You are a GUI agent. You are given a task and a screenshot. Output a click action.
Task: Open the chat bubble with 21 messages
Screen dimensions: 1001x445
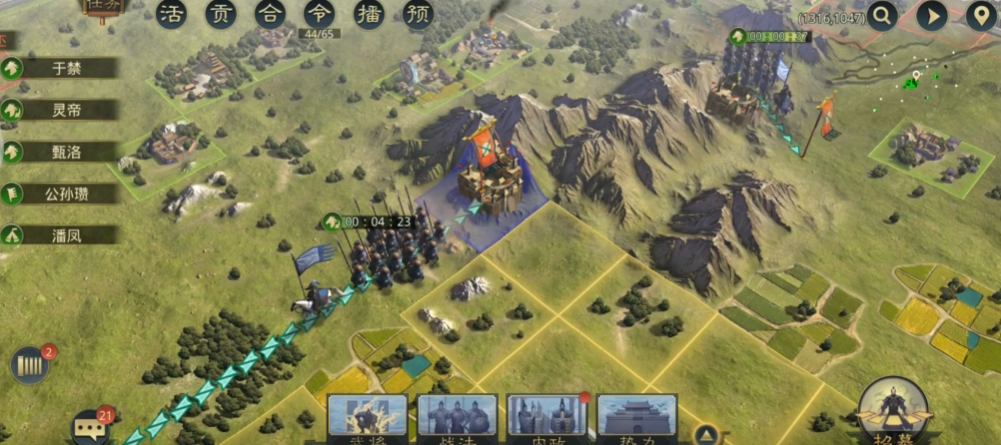pos(90,428)
